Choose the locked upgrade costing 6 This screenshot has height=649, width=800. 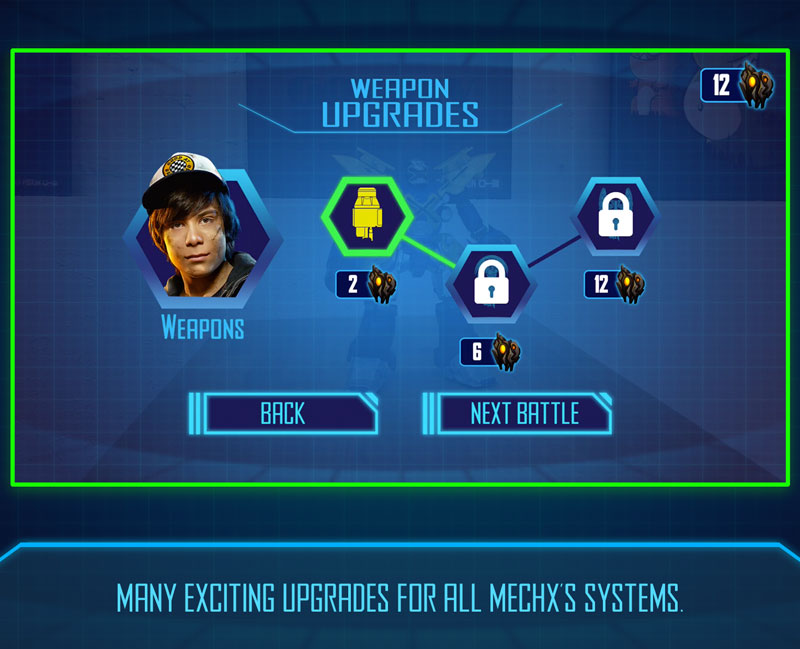pos(490,282)
